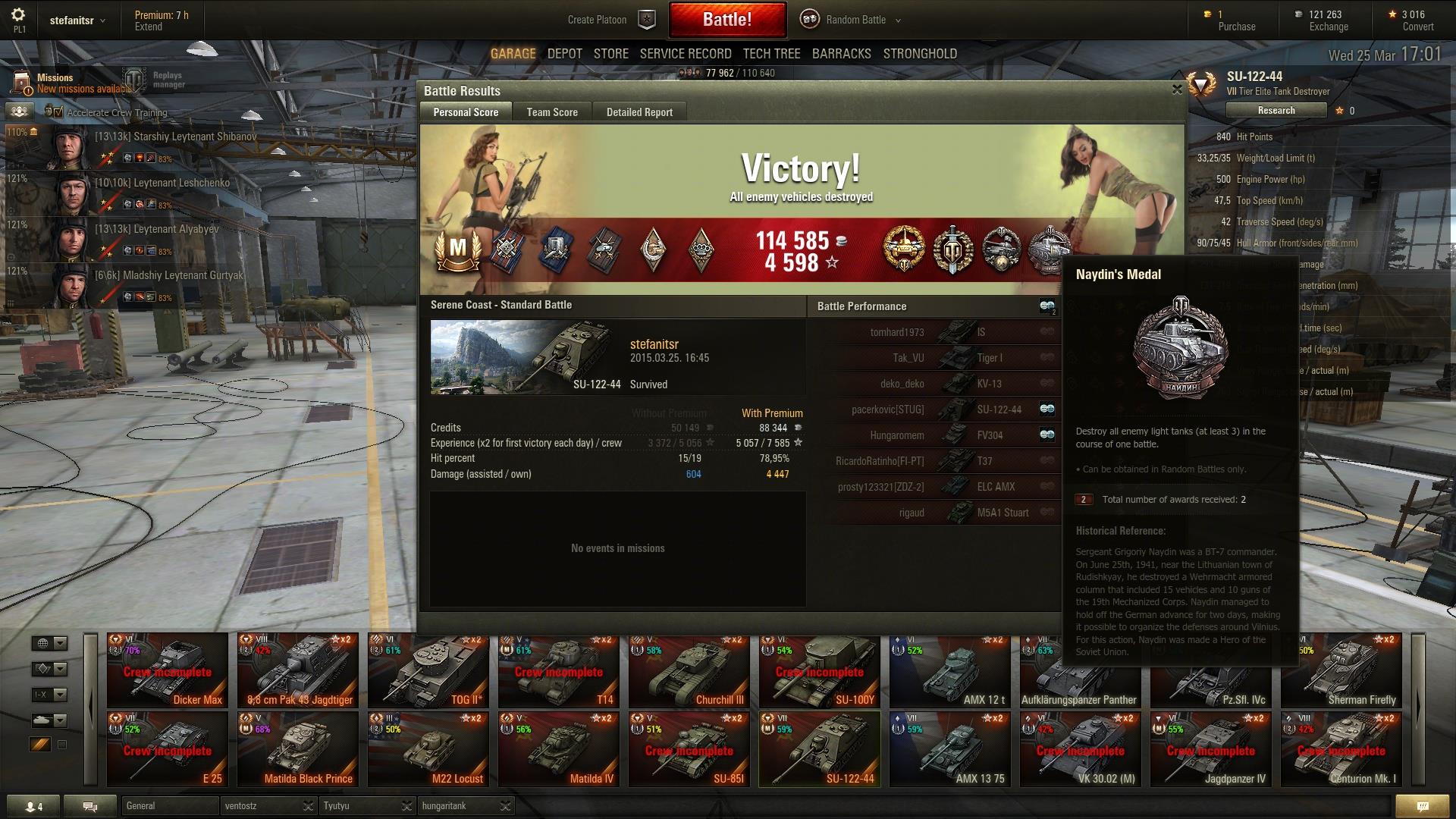1456x819 pixels.
Task: Choose the Matilda Black Prince tank
Action: coord(298,749)
